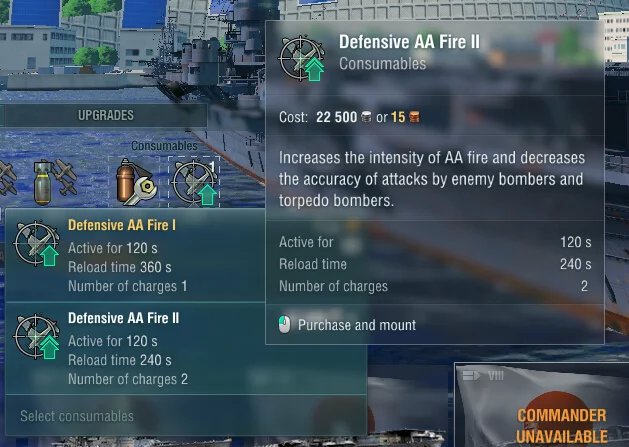Select the Damage Control Party consumable slot
Viewport: 629px width, 447px height.
click(x=134, y=180)
